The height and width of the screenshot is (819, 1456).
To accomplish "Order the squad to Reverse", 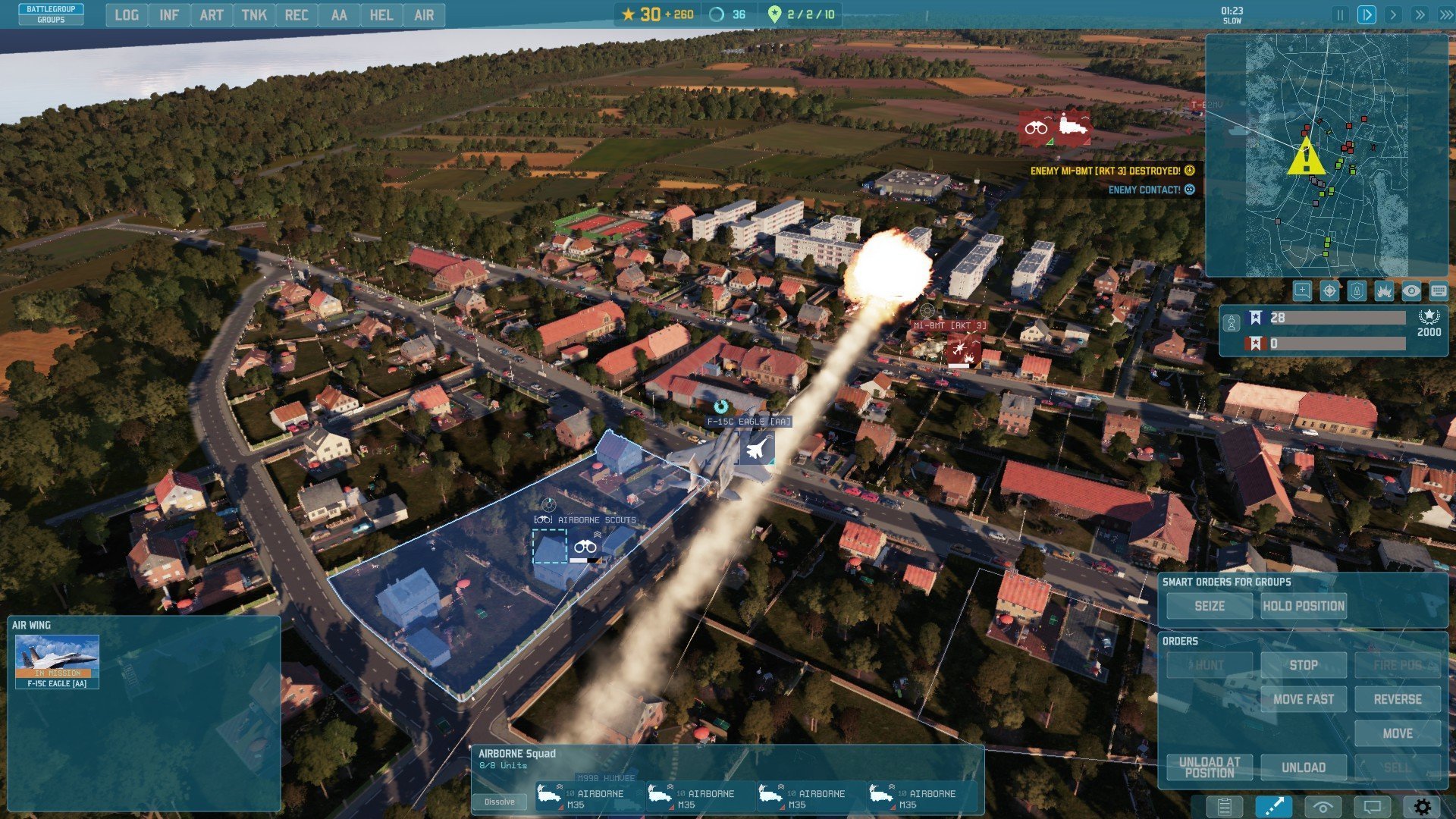I will click(x=1397, y=699).
